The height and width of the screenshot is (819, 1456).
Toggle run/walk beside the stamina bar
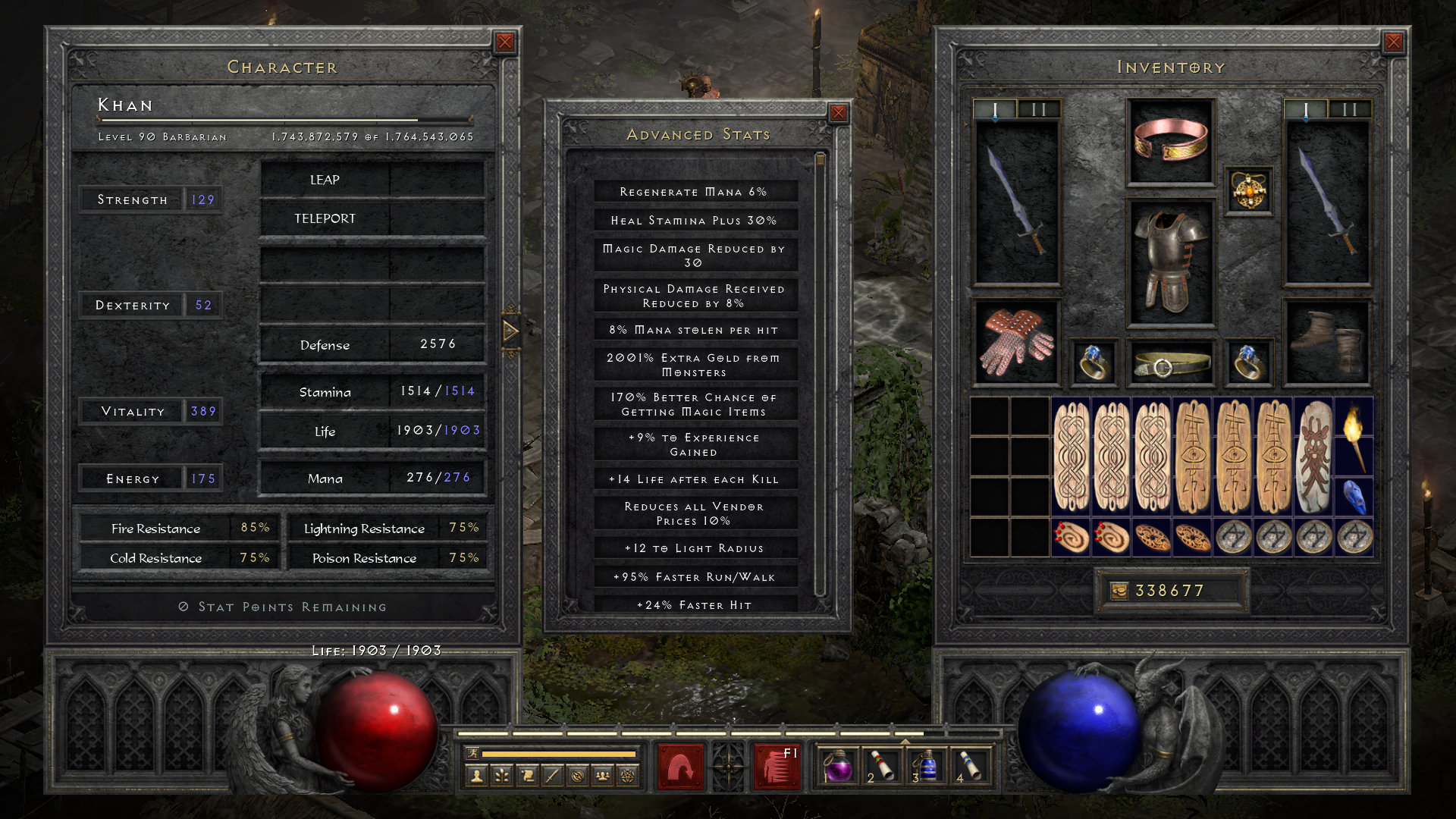[473, 752]
